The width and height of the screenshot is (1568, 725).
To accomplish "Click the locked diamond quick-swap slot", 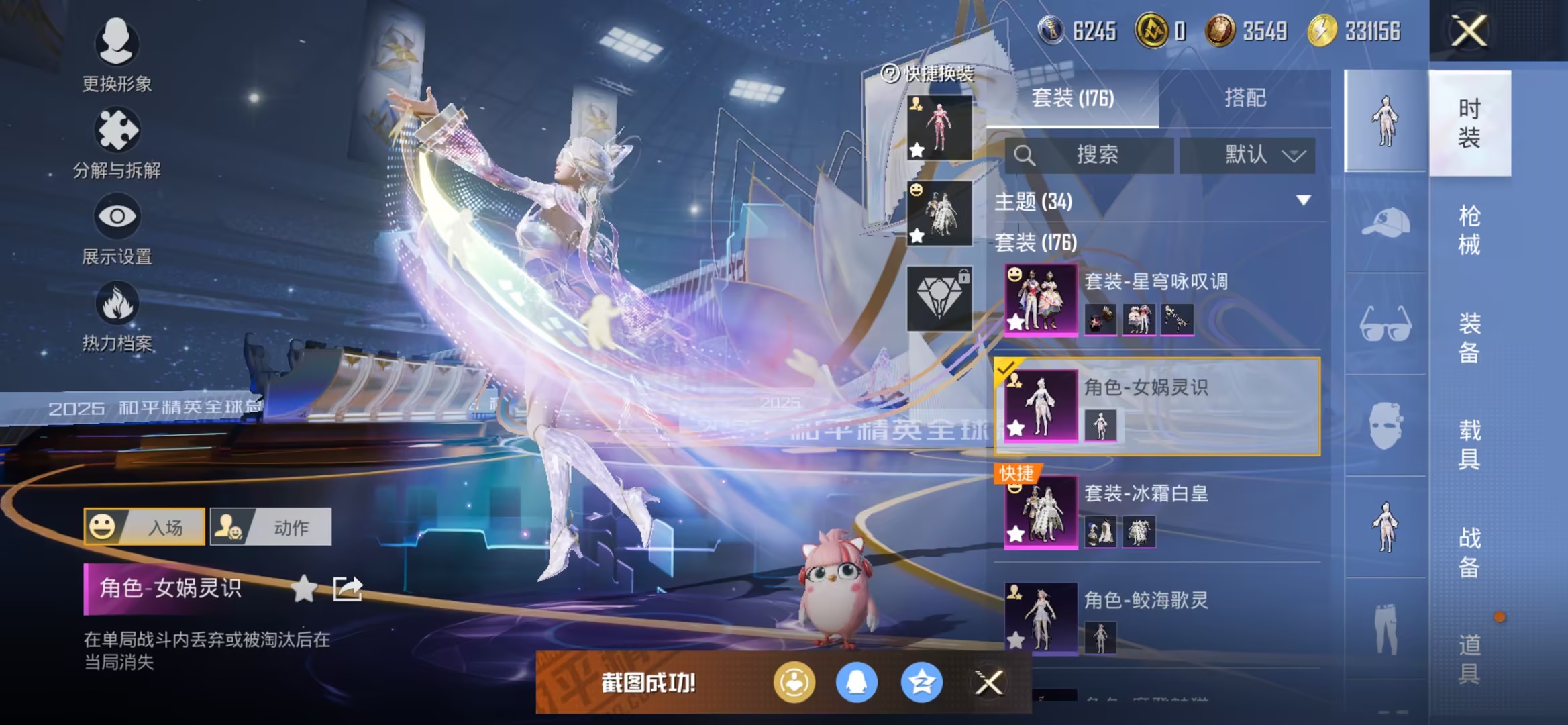I will pos(939,297).
